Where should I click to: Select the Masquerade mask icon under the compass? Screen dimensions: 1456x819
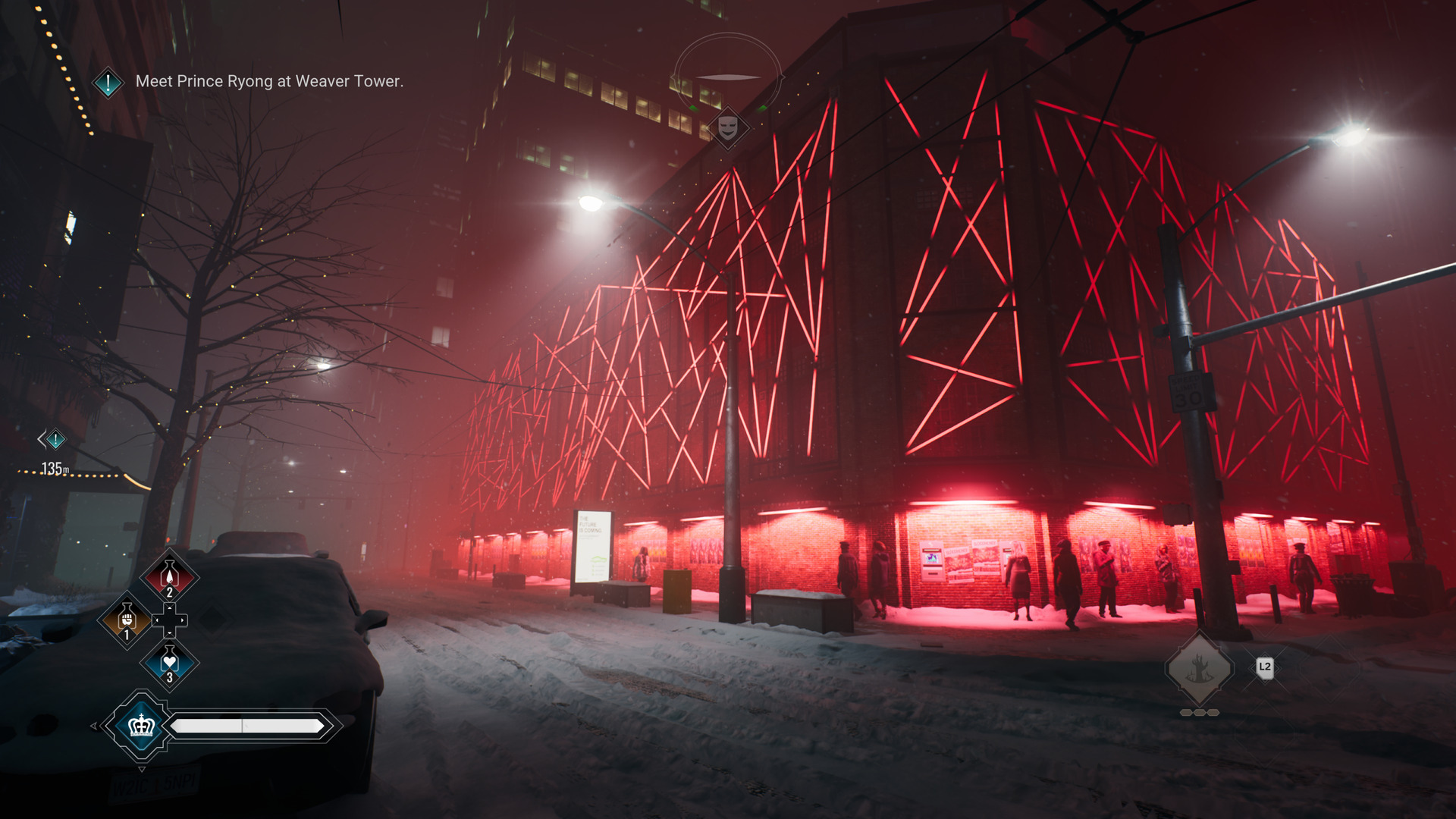point(728,127)
